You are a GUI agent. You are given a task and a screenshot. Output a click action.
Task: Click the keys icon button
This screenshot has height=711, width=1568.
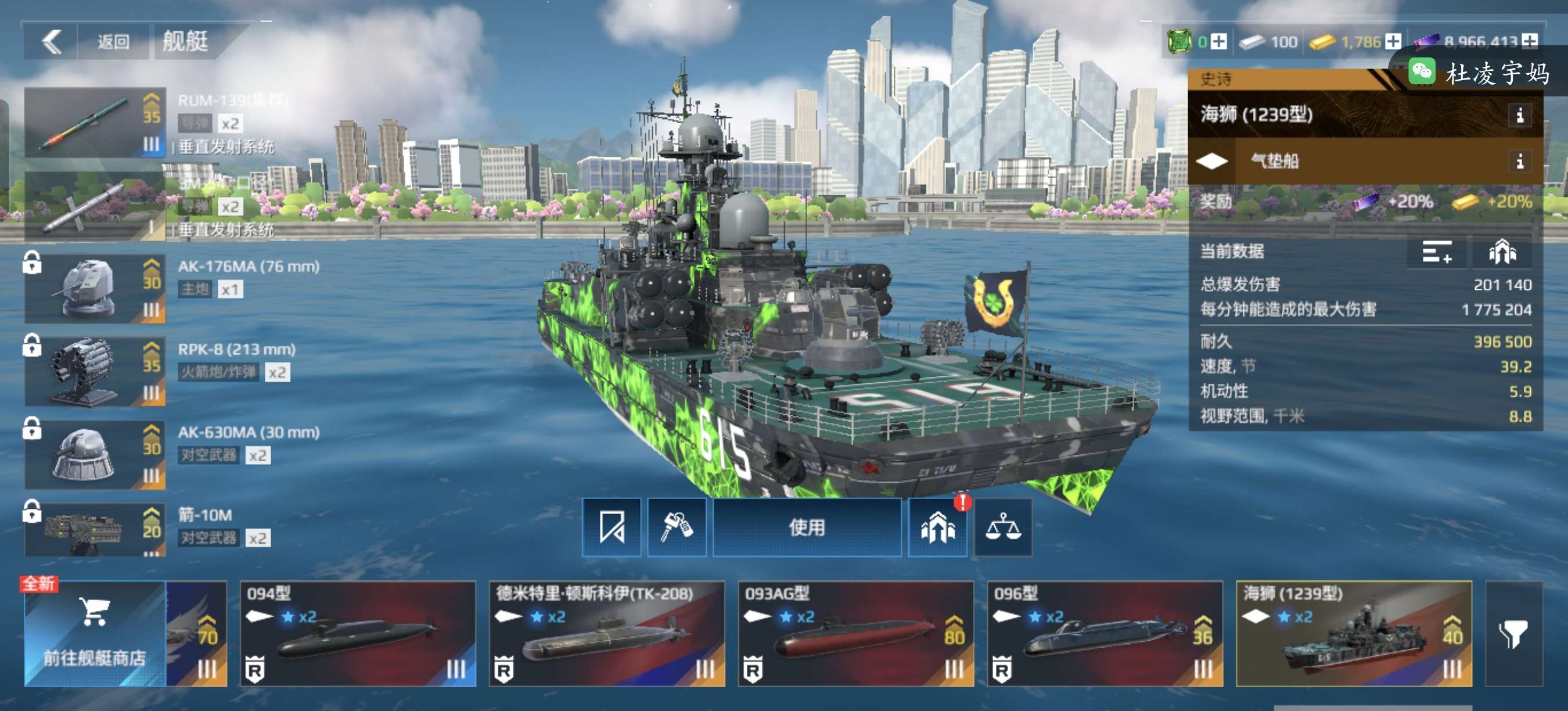coord(676,527)
